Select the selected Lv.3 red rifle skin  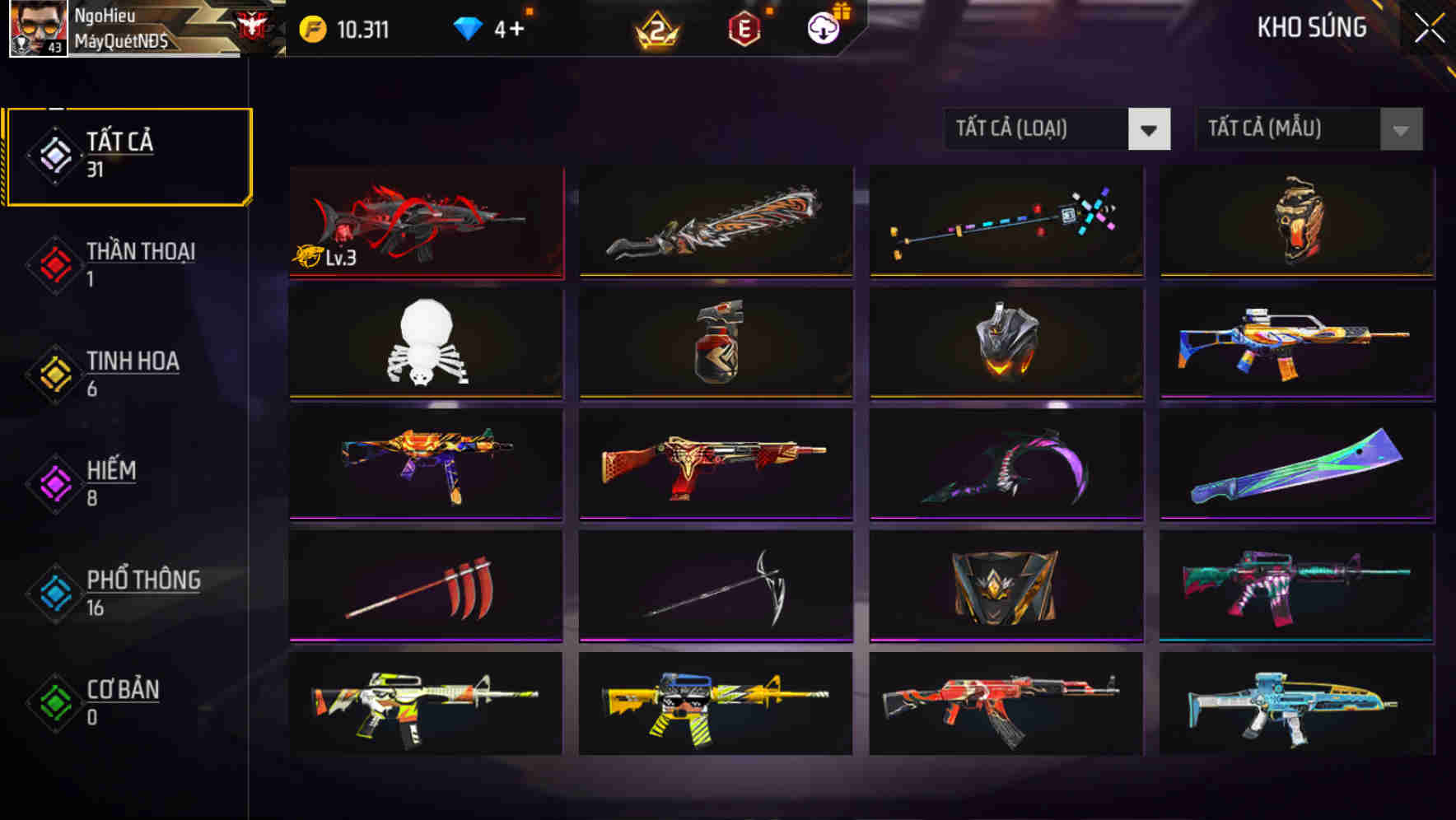(426, 222)
